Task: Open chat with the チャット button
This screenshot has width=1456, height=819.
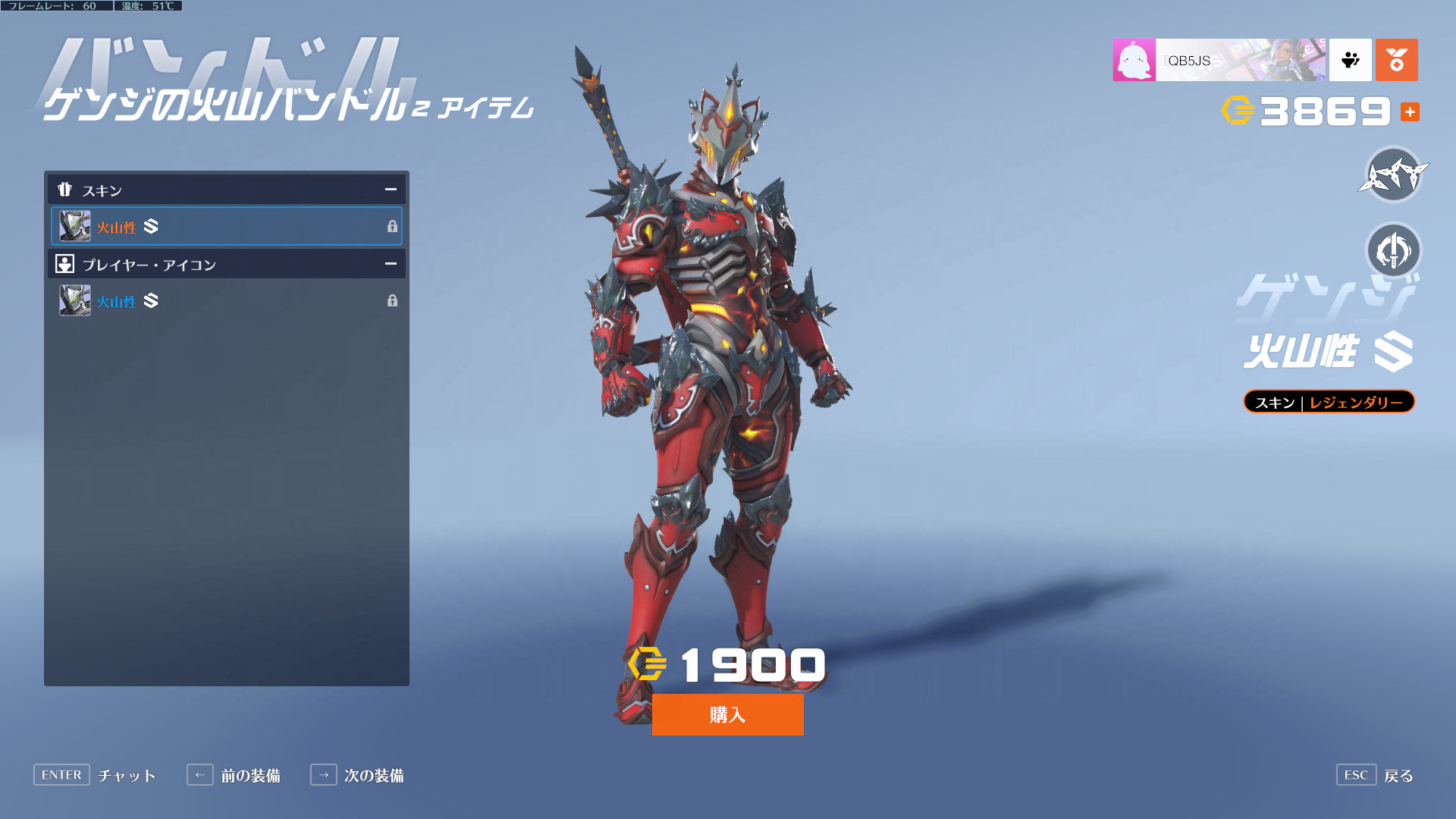Action: [x=95, y=775]
